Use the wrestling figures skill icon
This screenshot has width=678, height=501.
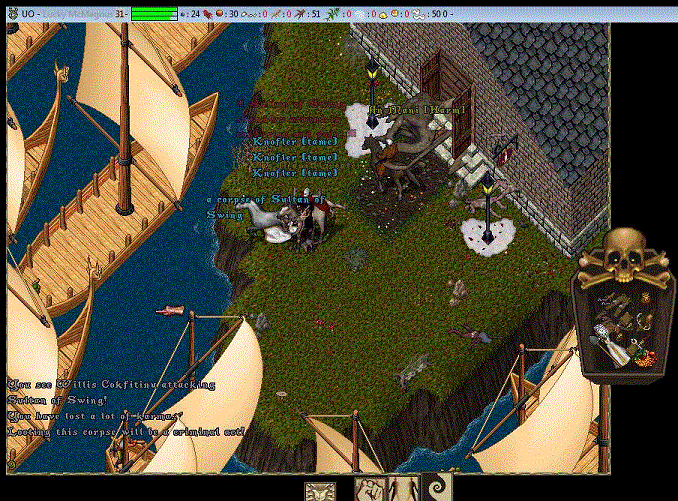(371, 490)
